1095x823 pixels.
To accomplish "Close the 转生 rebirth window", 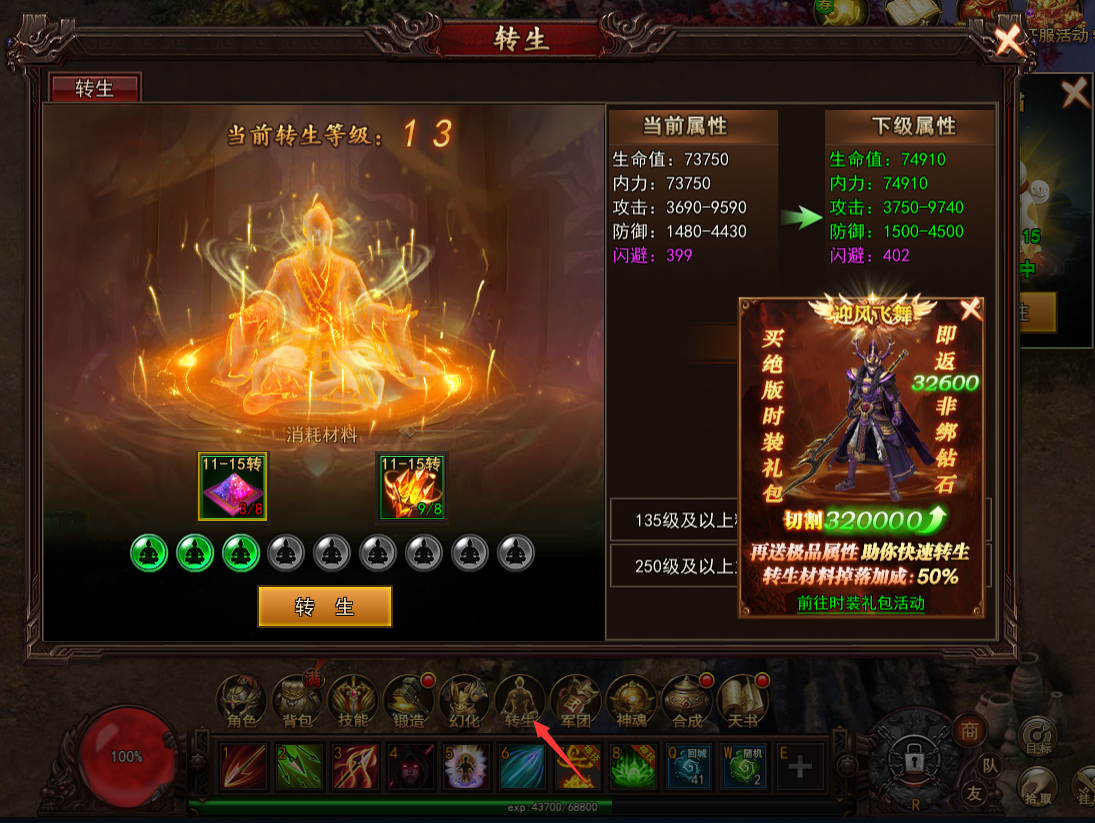I will [1009, 41].
